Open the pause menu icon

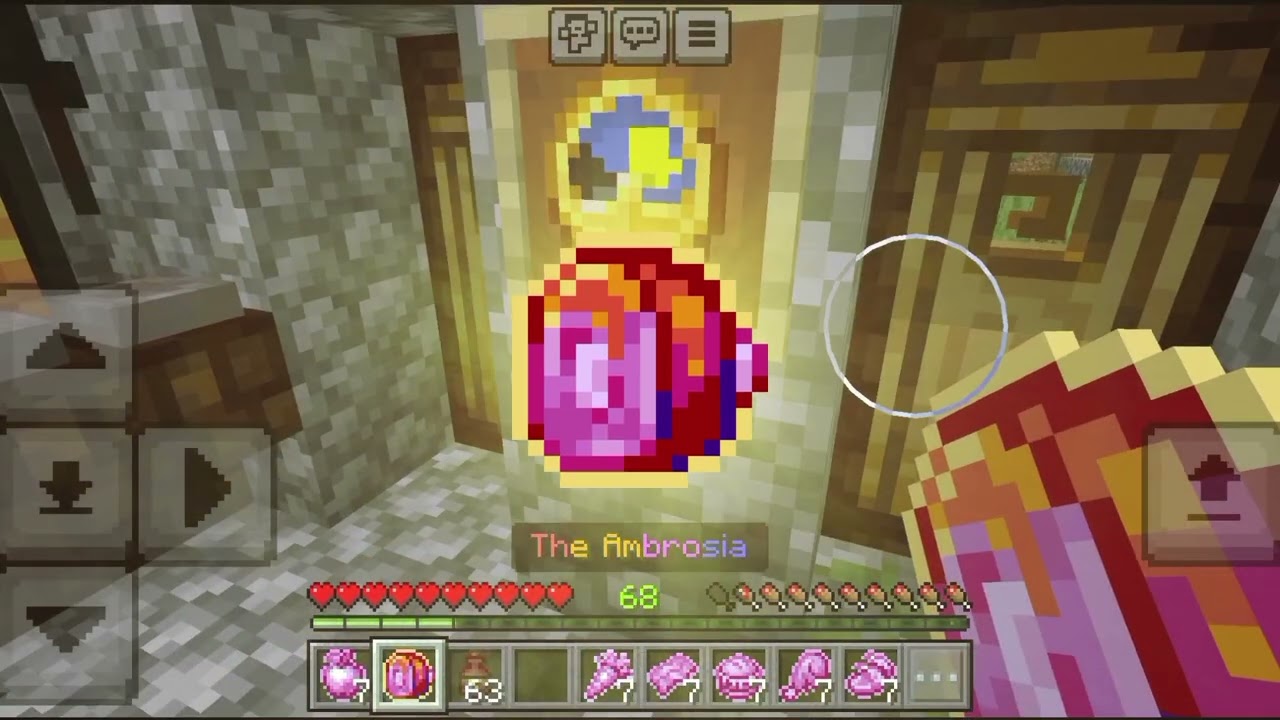click(x=703, y=38)
